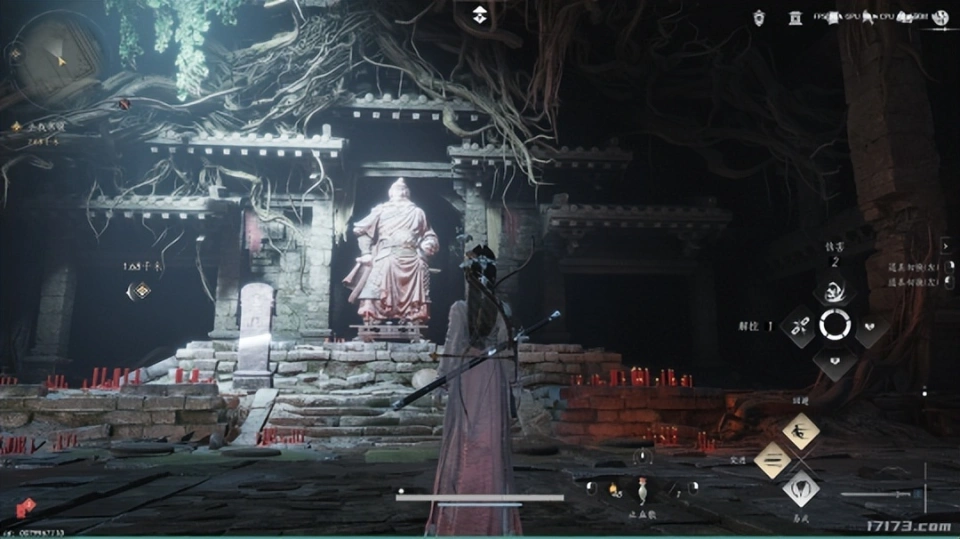
Task: Use the healing gourd flask item
Action: point(640,488)
